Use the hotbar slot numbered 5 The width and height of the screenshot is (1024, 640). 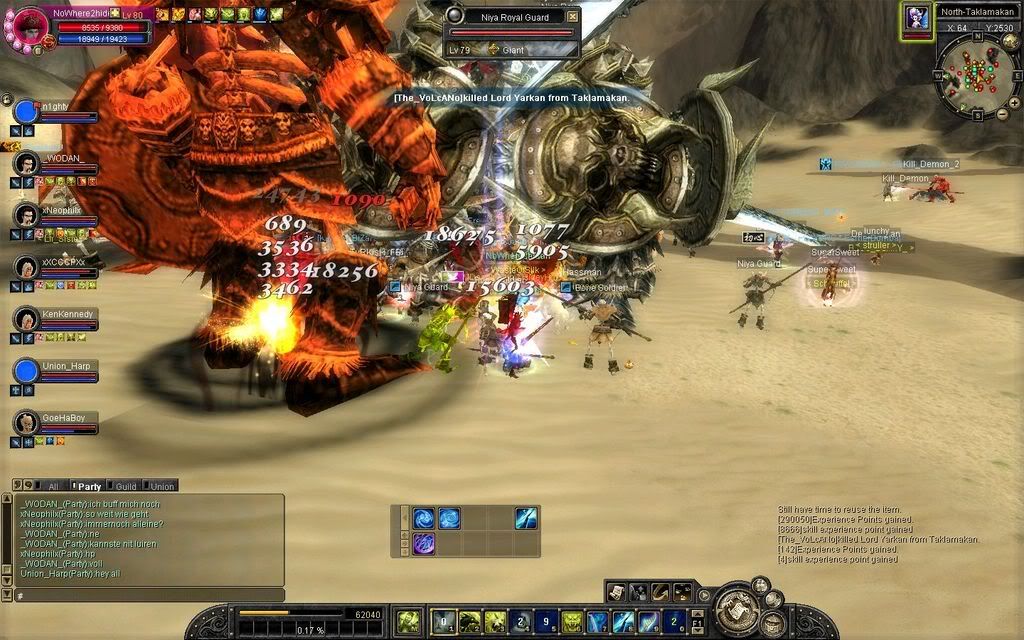click(548, 622)
